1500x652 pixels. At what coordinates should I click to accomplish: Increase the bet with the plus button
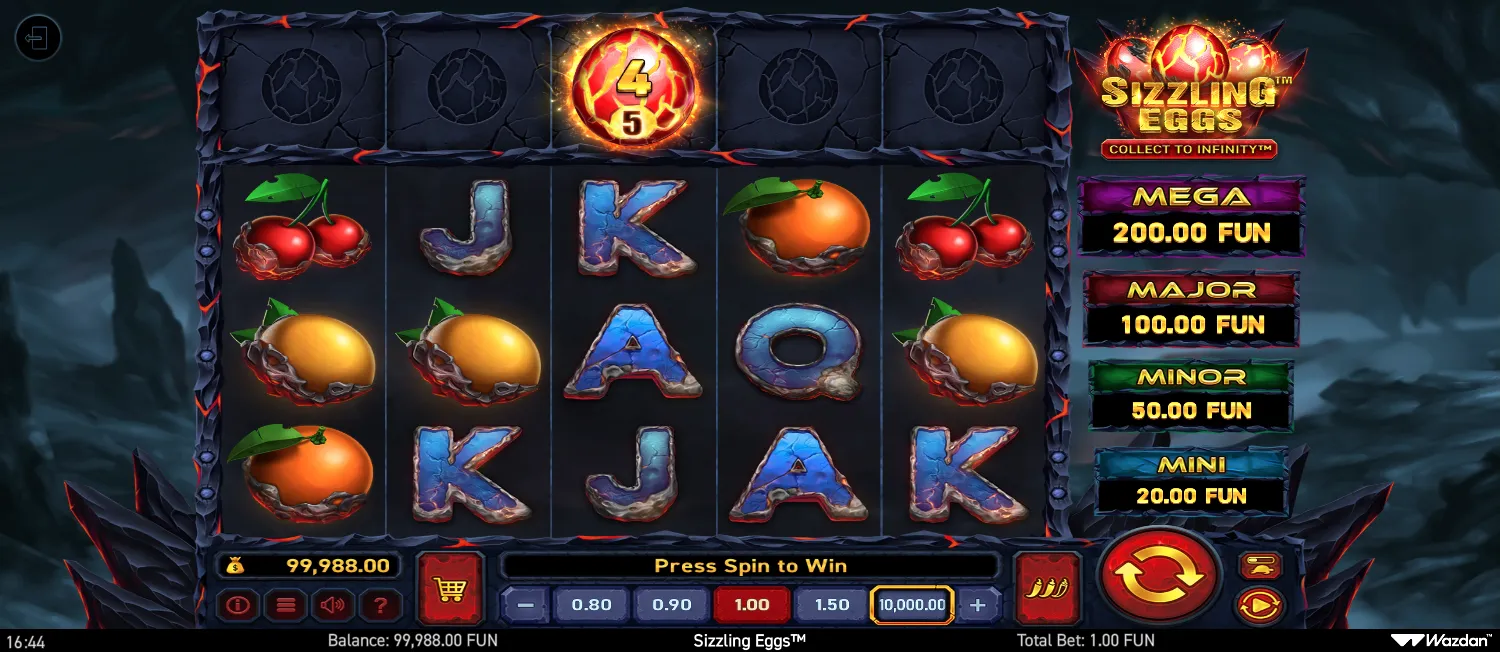coord(978,605)
